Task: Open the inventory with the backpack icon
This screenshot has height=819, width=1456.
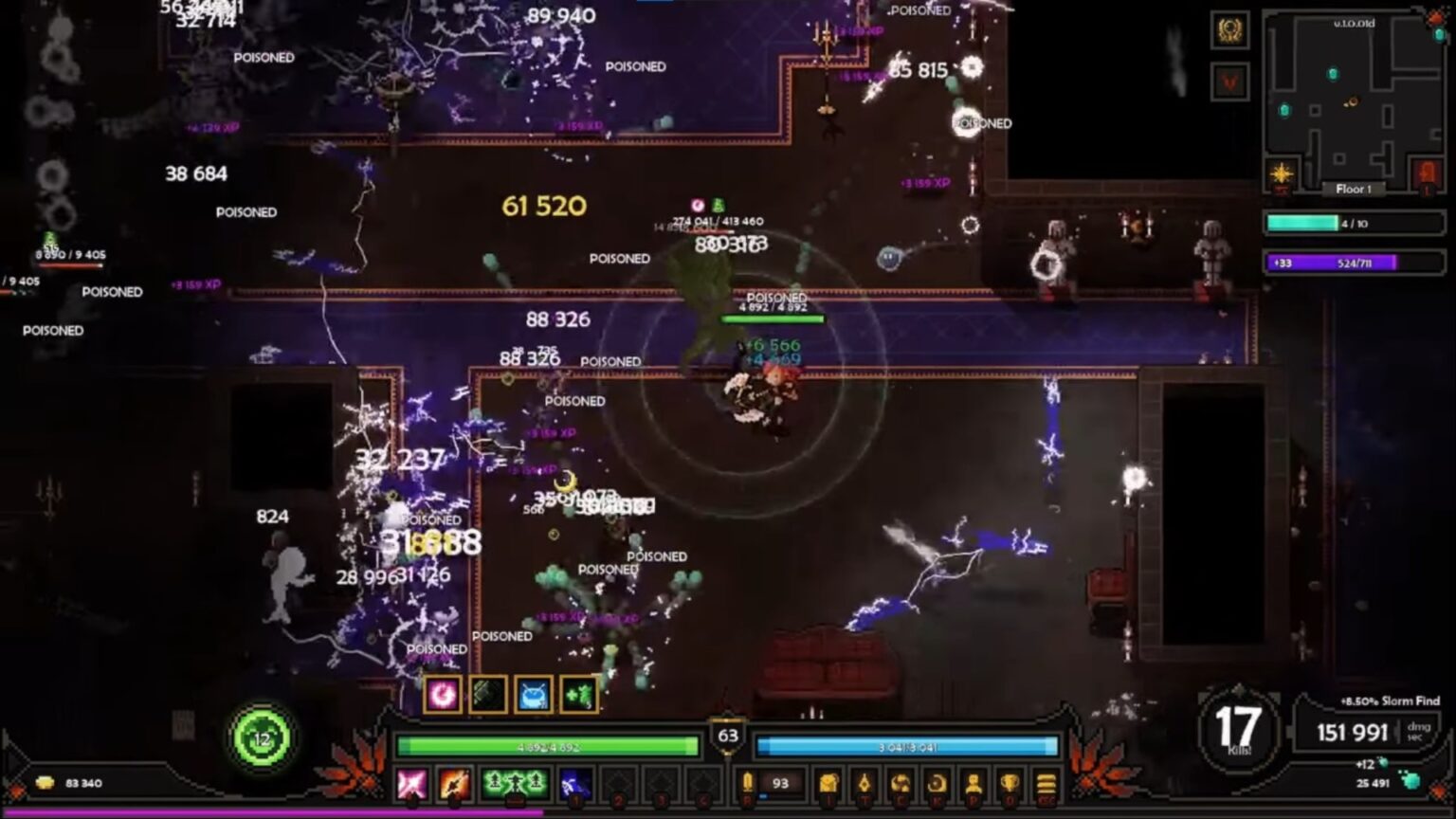Action: pos(828,782)
